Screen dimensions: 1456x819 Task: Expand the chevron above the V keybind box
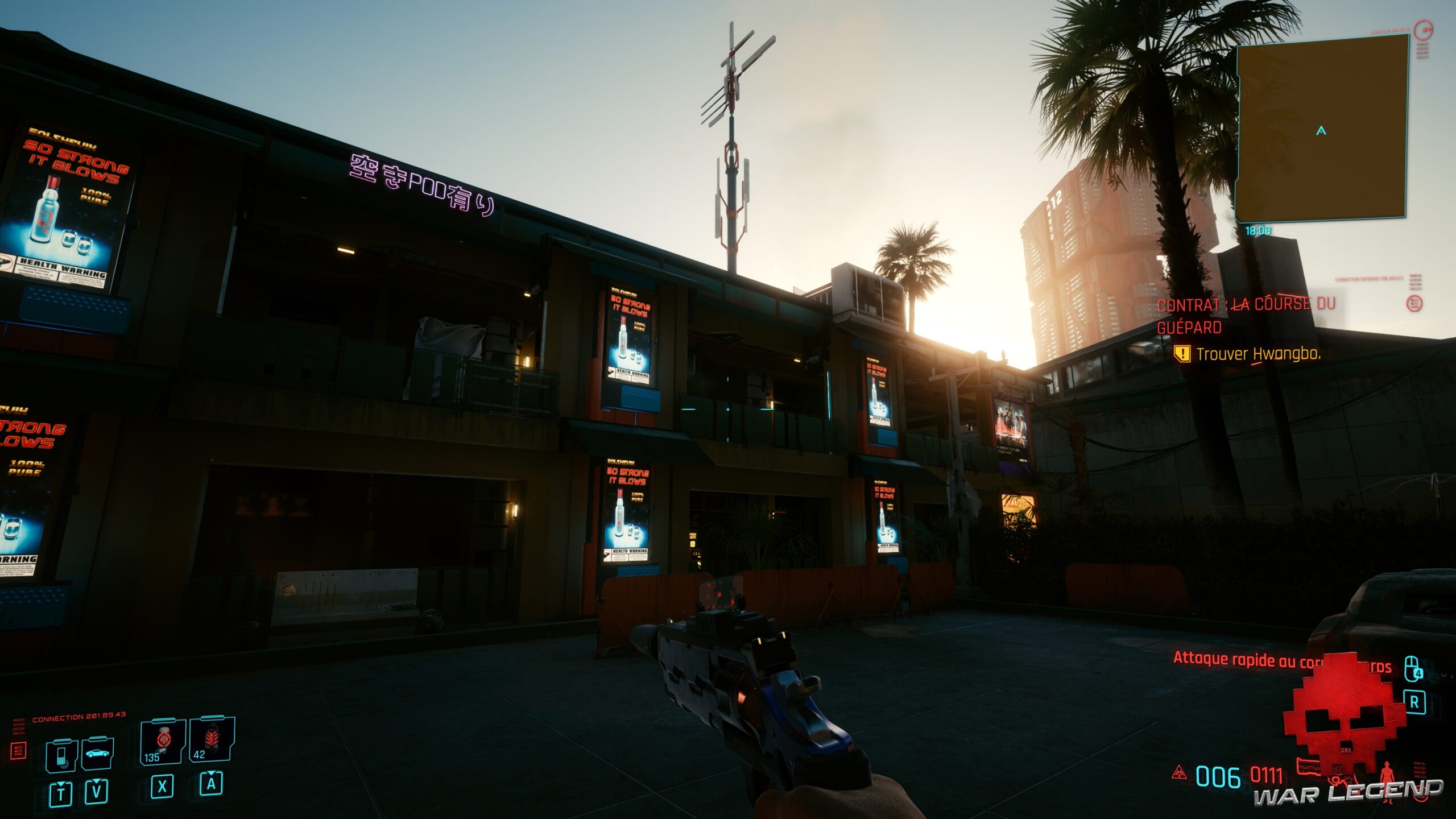point(97,780)
